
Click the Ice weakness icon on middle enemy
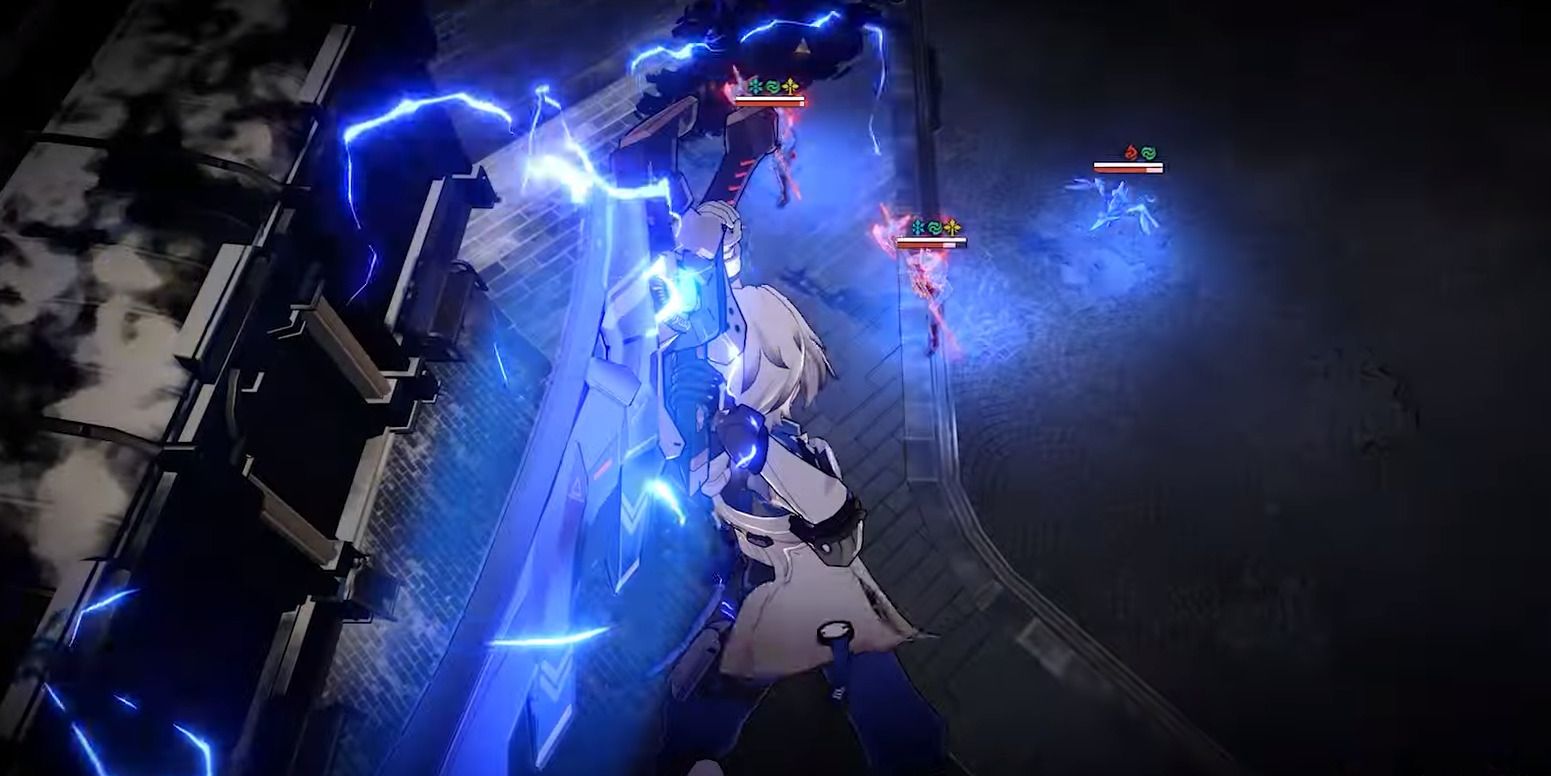point(917,227)
